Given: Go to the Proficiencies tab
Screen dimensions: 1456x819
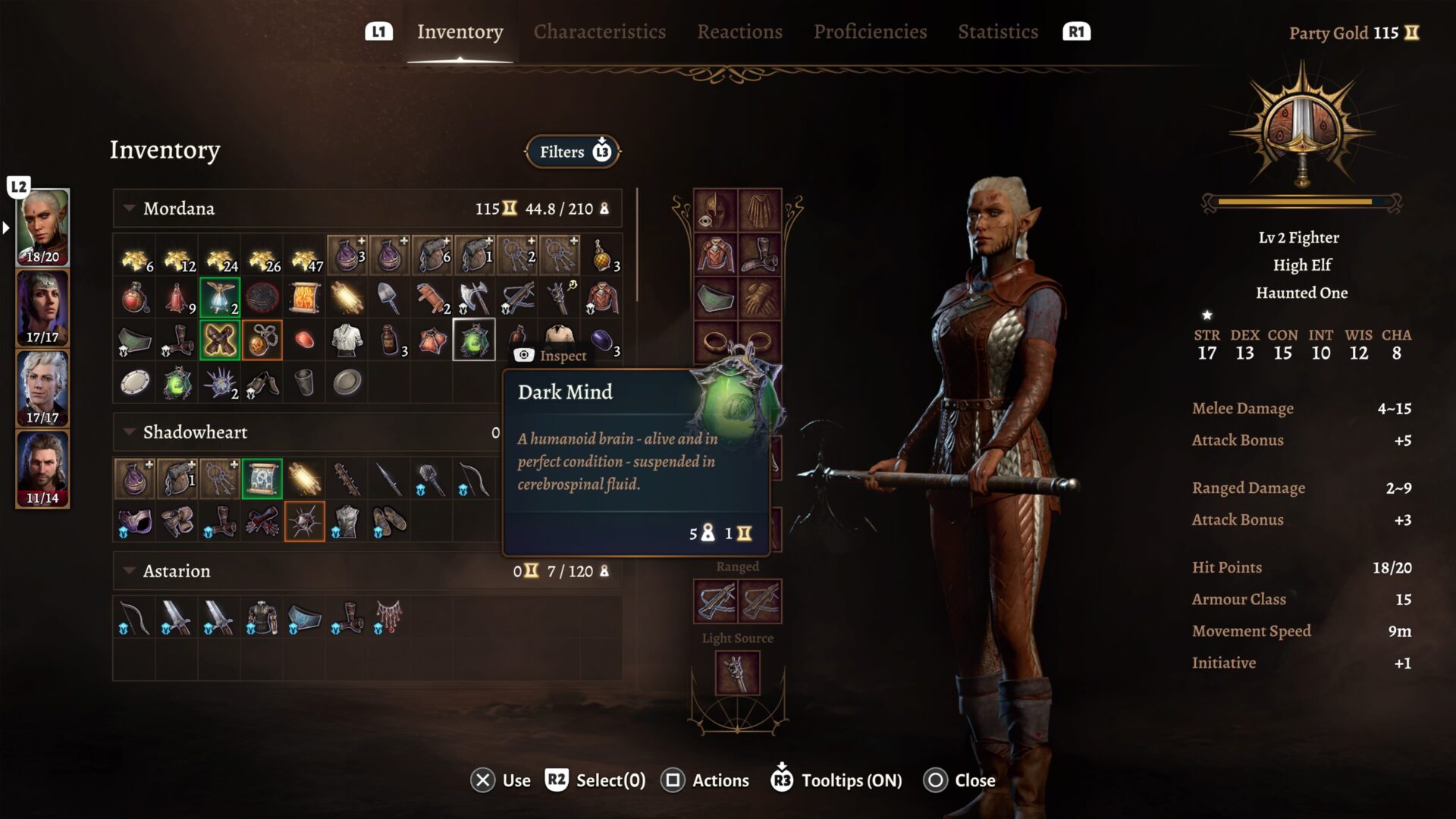Looking at the screenshot, I should tap(870, 32).
